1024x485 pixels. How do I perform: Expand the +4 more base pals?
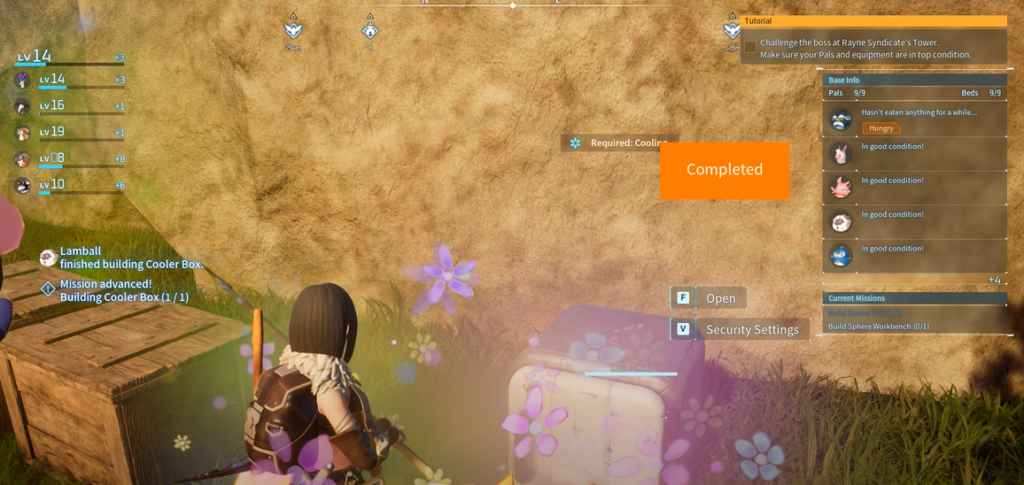[994, 280]
